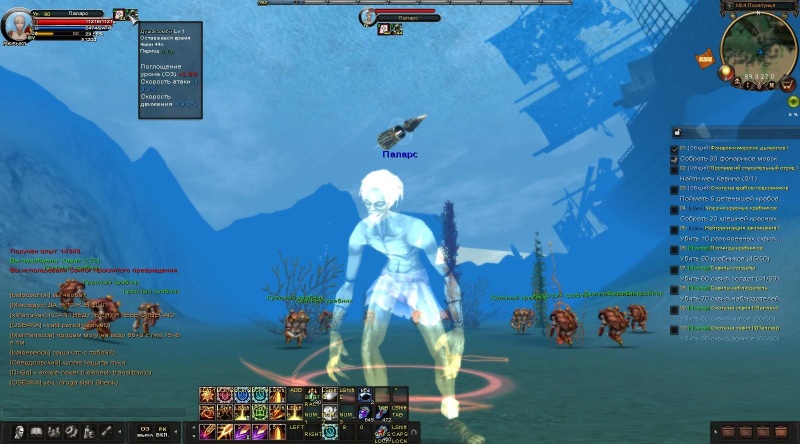Open the orange event flag icon
Screen dimensions: 800x444
(x=704, y=60)
